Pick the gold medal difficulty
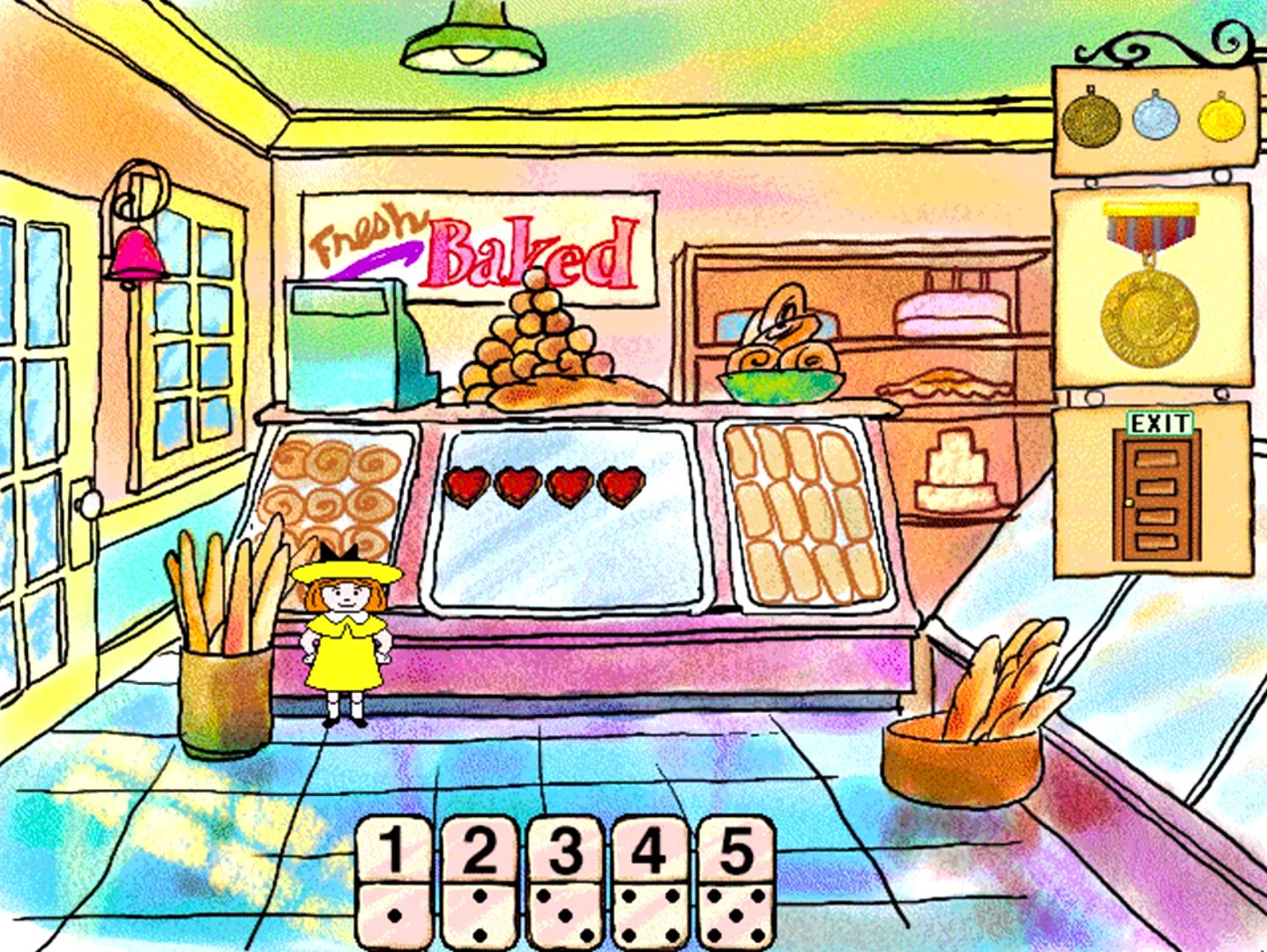This screenshot has width=1267, height=952. (x=1219, y=119)
